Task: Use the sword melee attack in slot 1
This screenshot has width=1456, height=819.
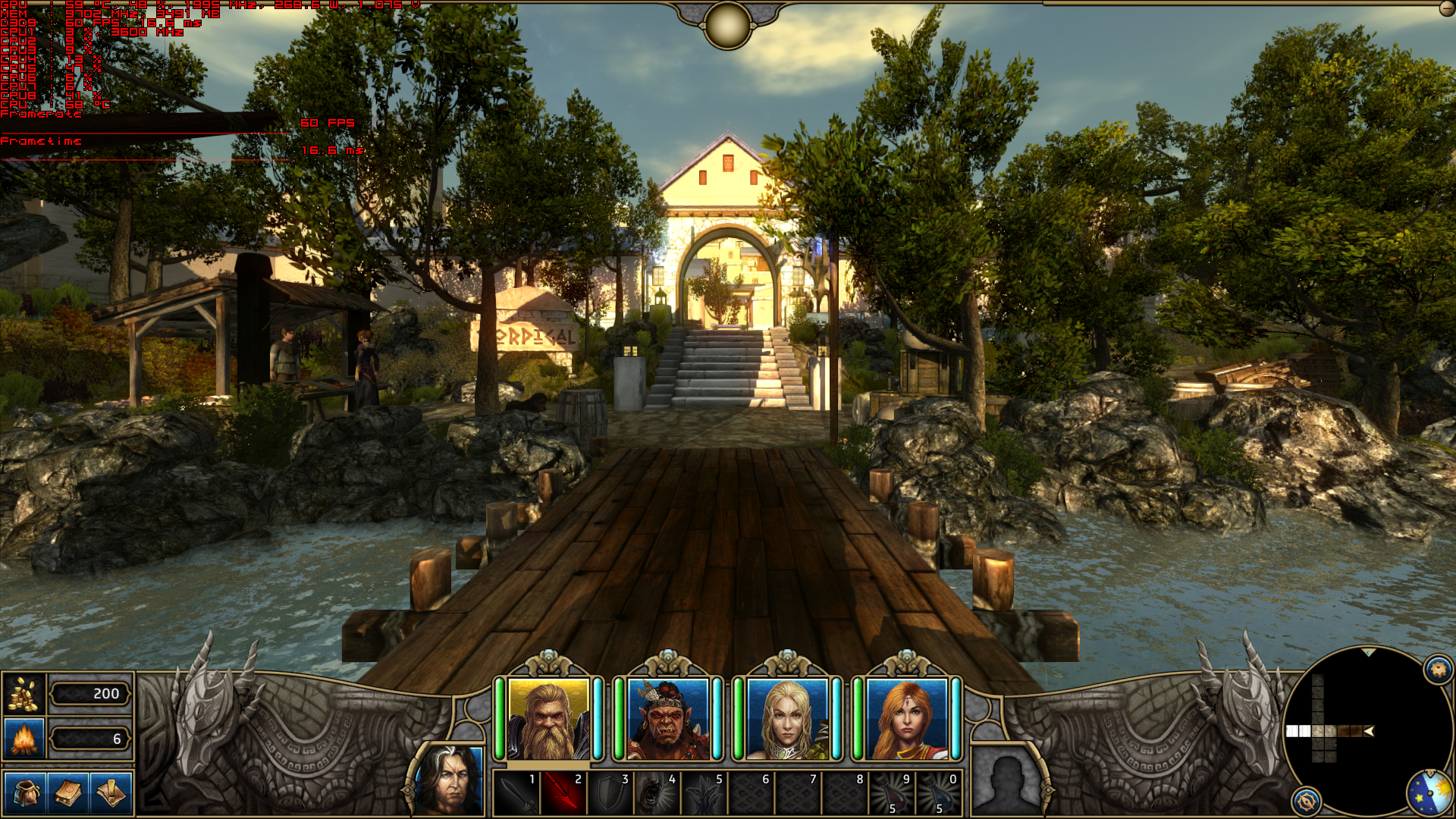Action: click(x=516, y=793)
